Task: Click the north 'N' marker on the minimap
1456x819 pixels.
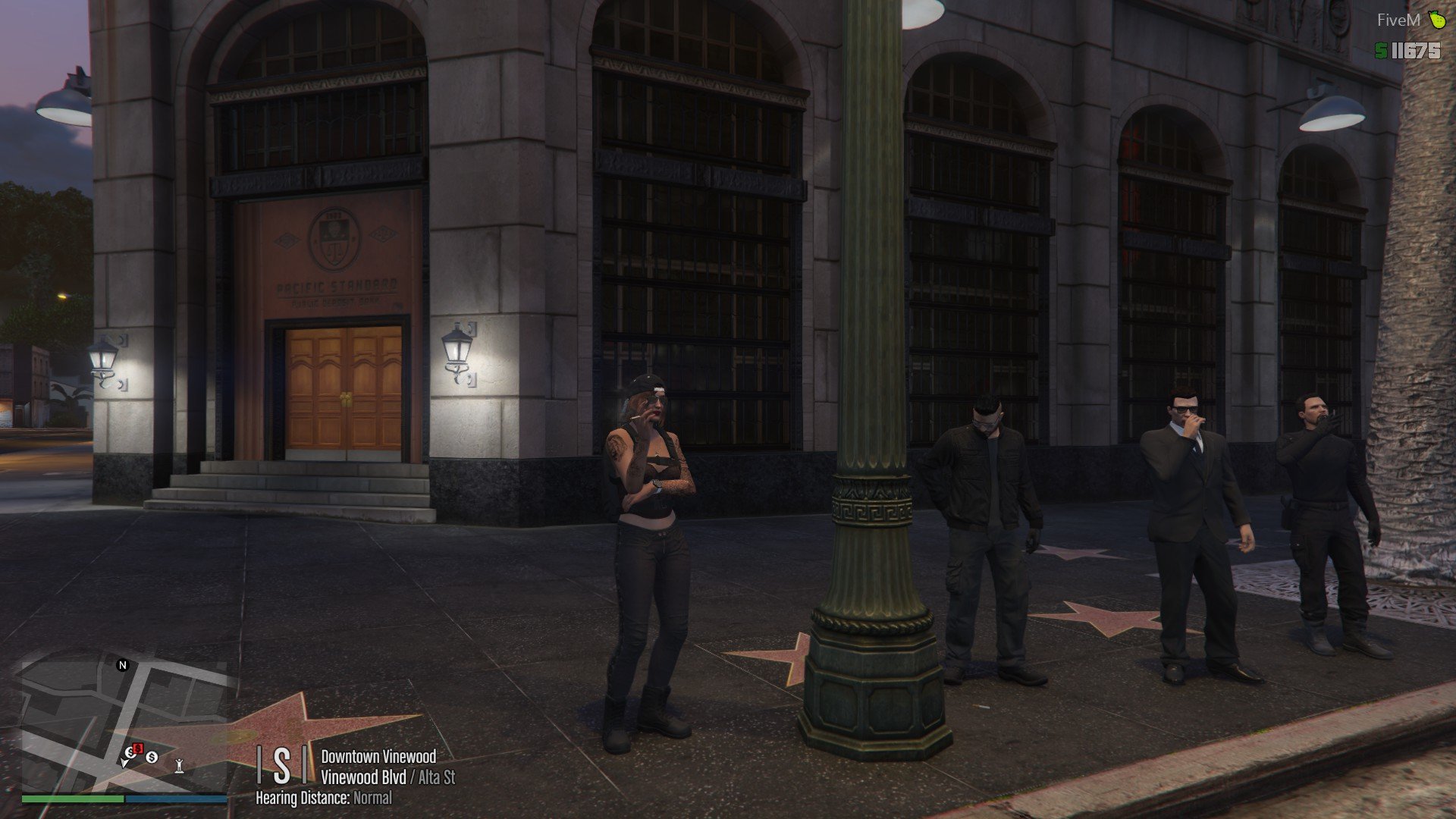Action: (x=122, y=665)
